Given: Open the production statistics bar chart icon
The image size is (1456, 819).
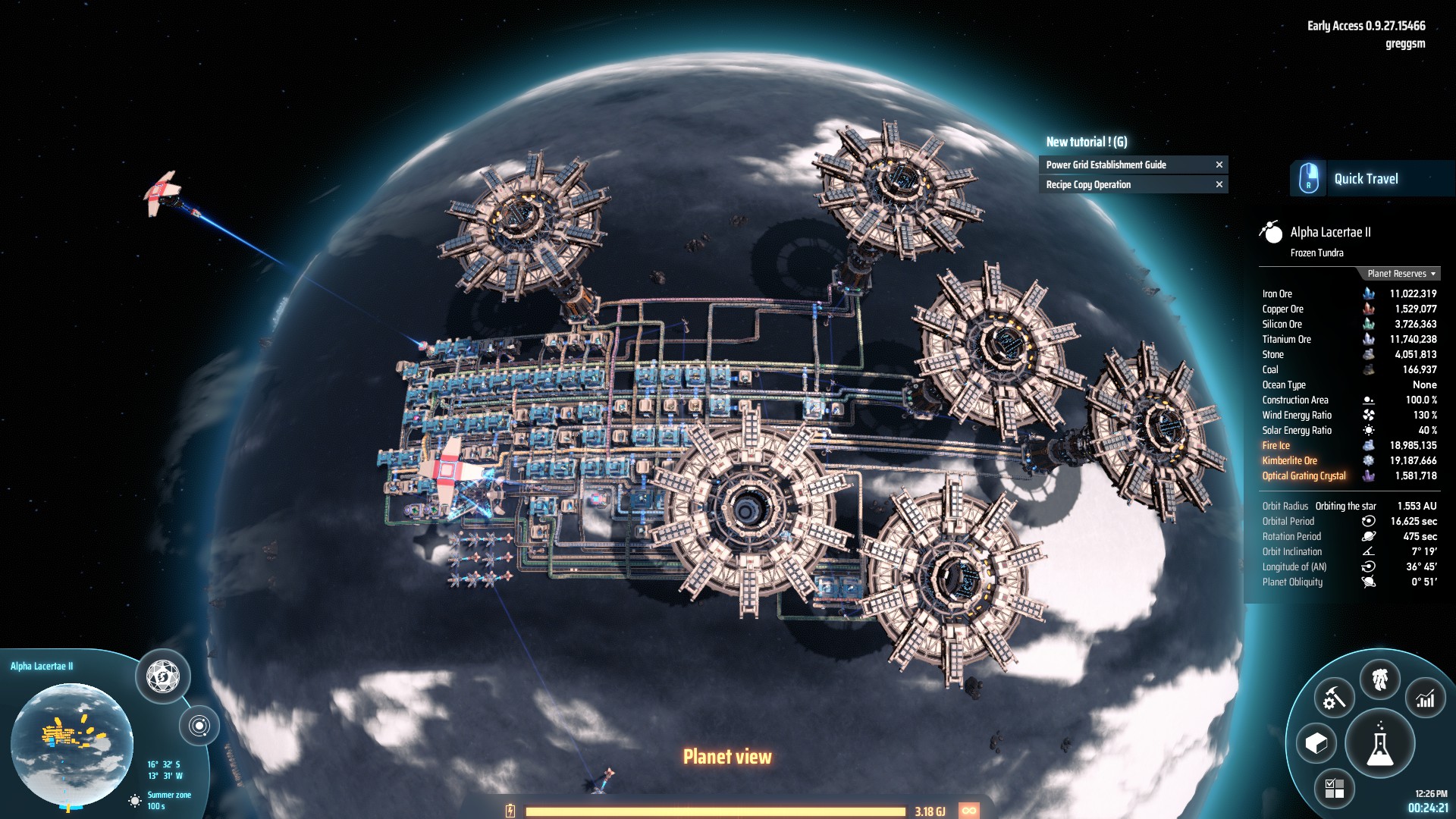Looking at the screenshot, I should point(1426,698).
